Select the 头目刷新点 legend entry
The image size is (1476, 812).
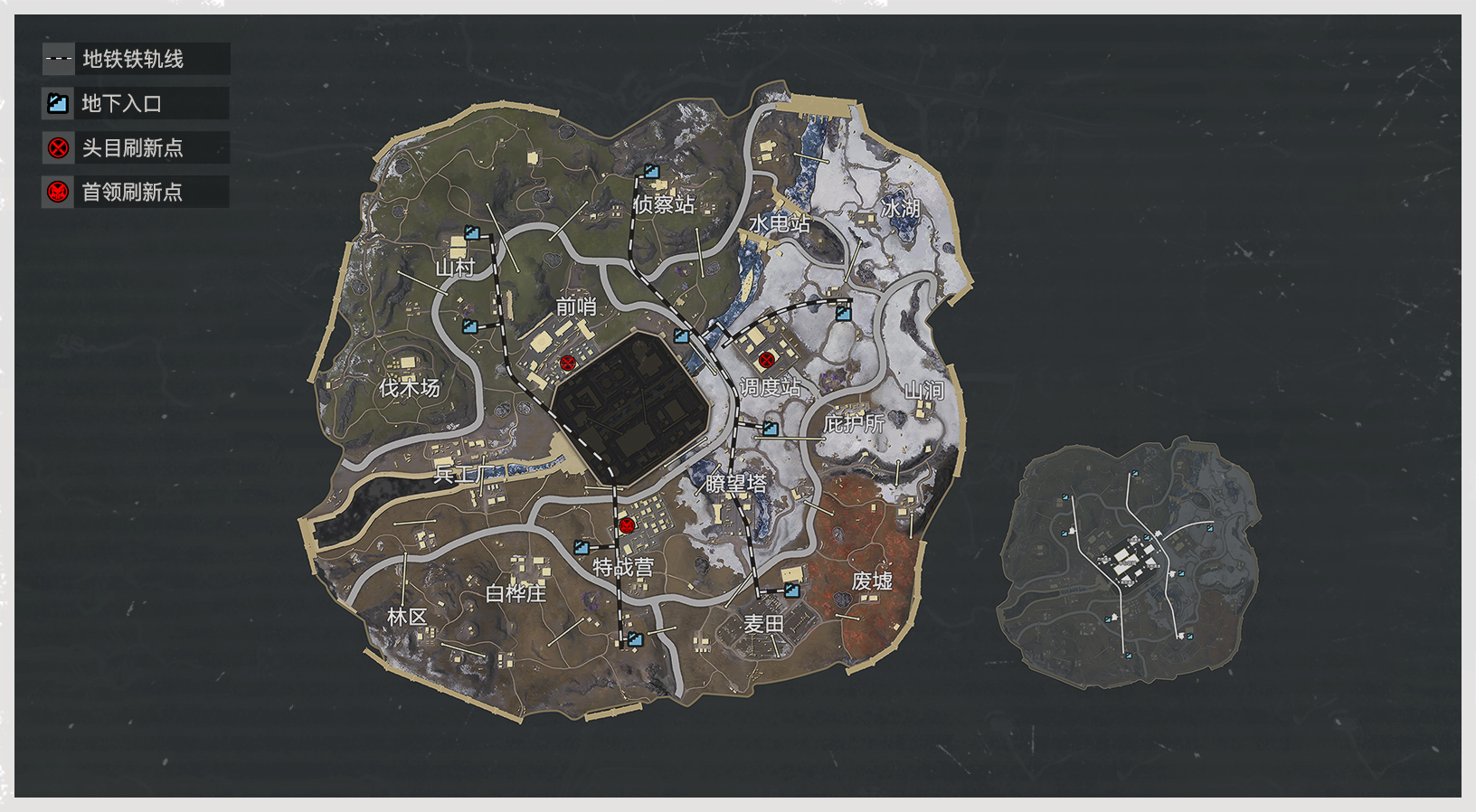coord(135,147)
